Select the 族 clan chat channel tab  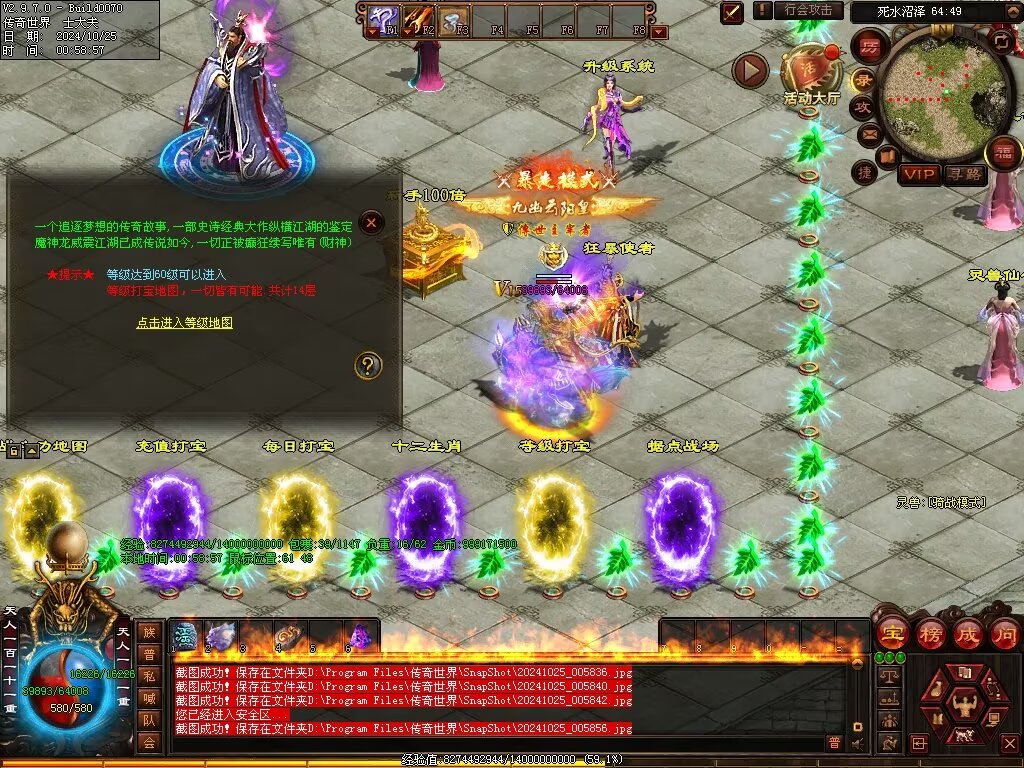pyautogui.click(x=149, y=632)
